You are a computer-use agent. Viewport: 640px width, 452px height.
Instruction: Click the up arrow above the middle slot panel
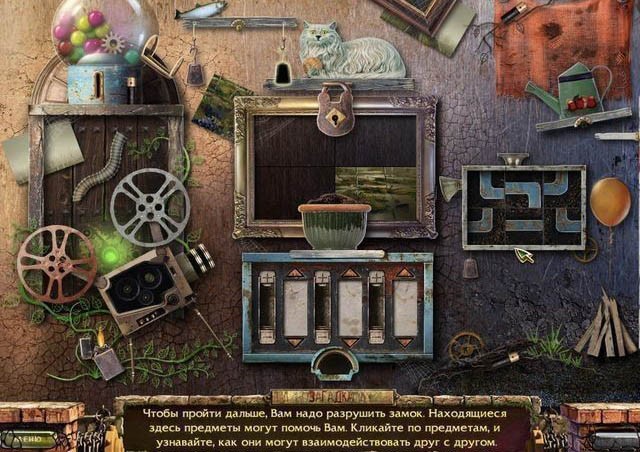click(x=350, y=271)
